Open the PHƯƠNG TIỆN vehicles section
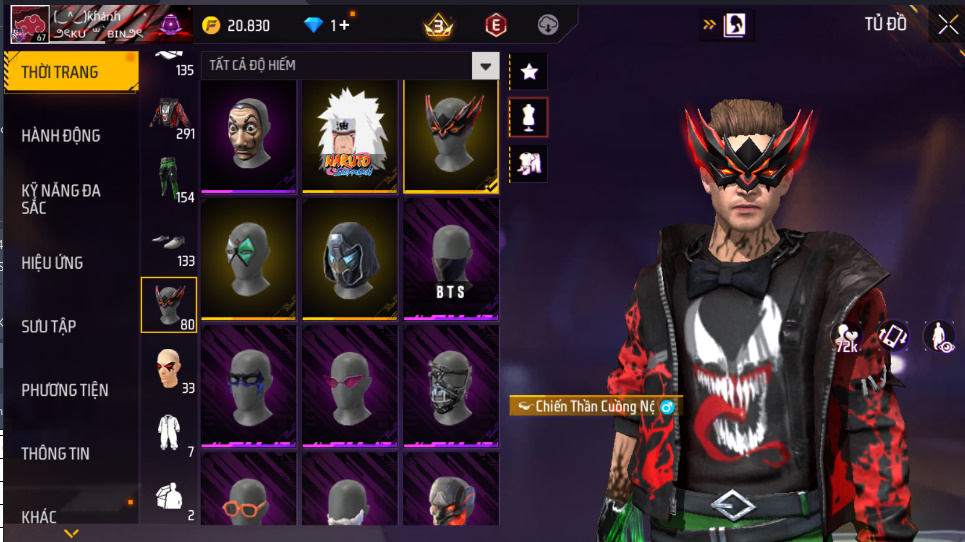Image resolution: width=965 pixels, height=542 pixels. point(65,390)
